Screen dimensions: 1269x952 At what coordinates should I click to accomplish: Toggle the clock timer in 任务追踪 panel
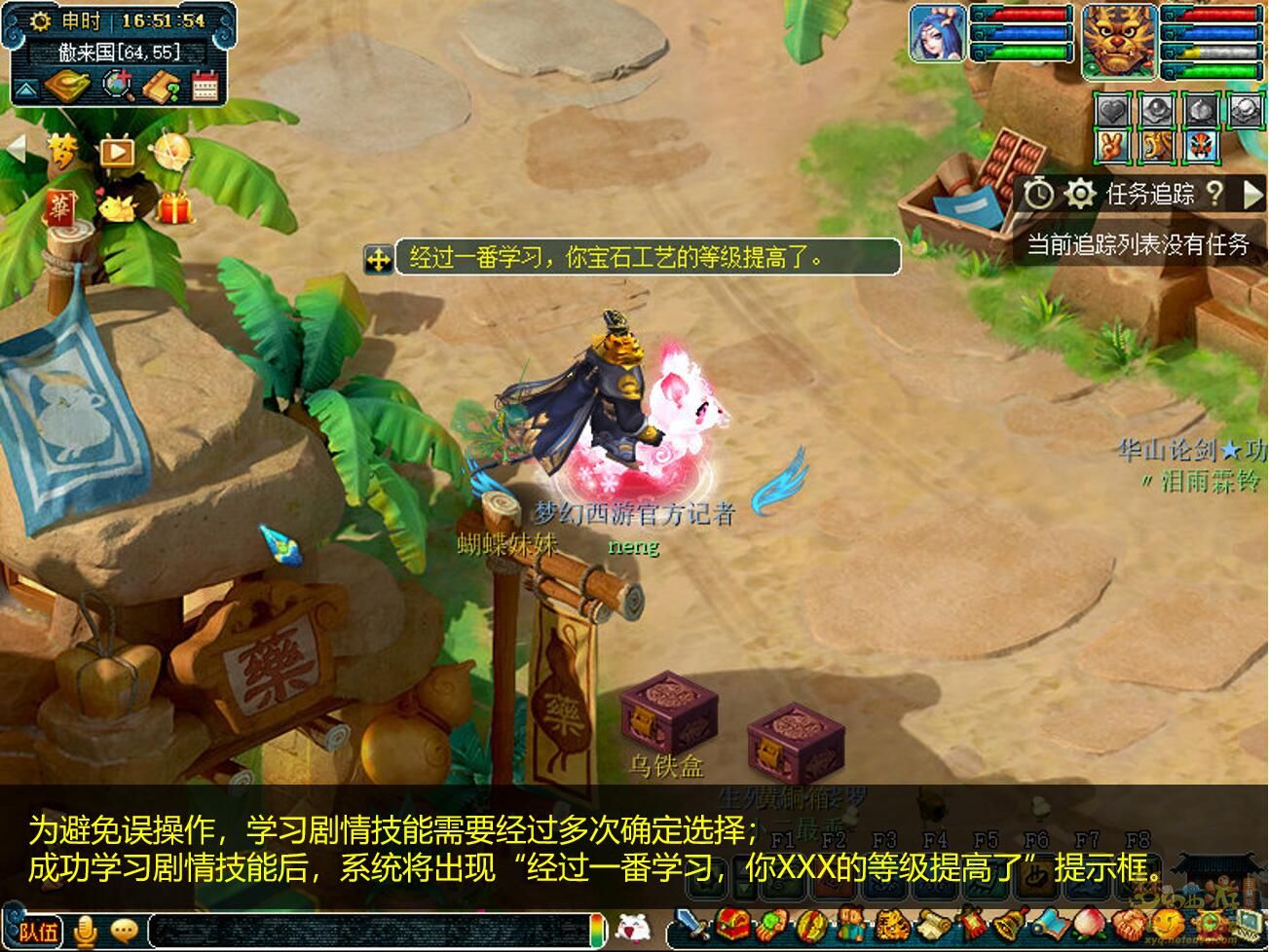pos(1038,193)
